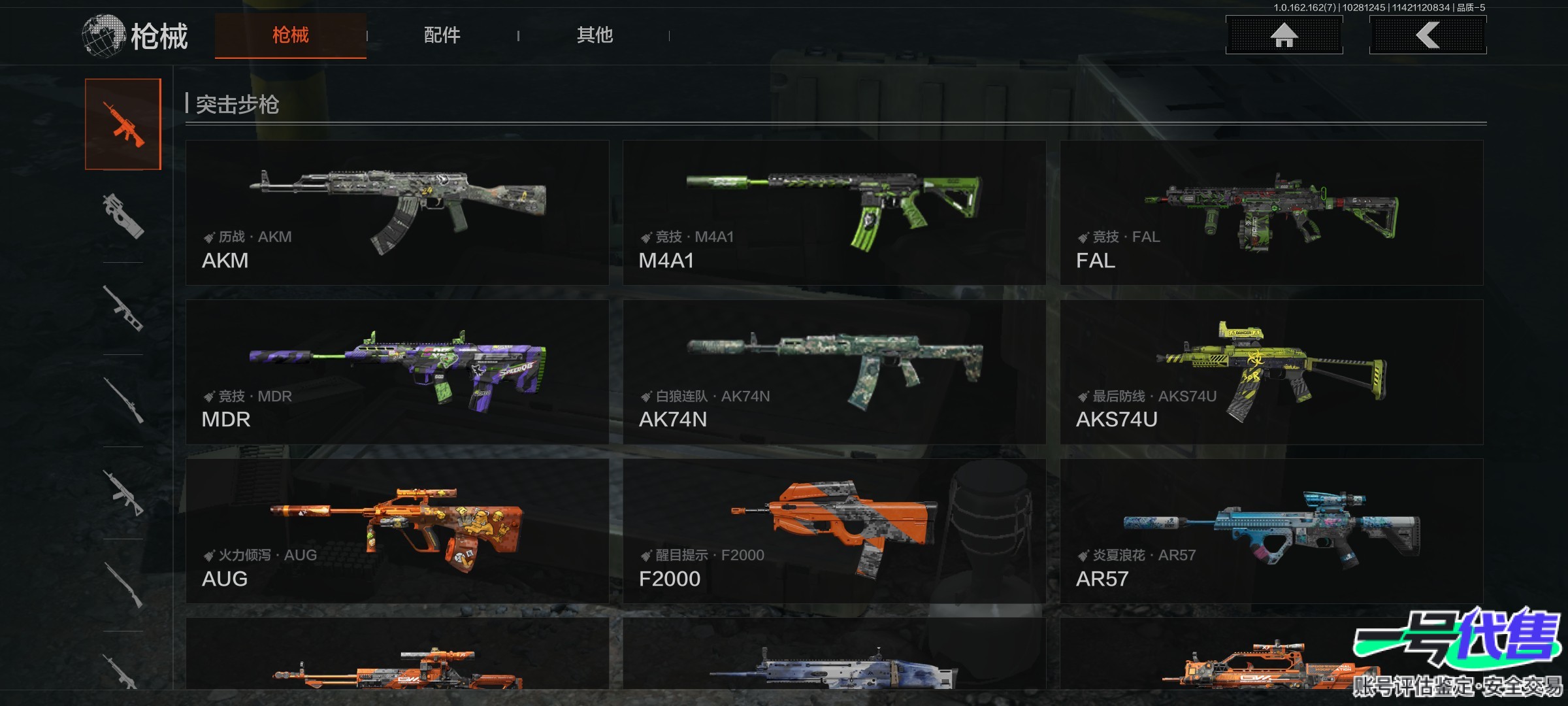Switch to the 枪械 weapons tab

290,35
